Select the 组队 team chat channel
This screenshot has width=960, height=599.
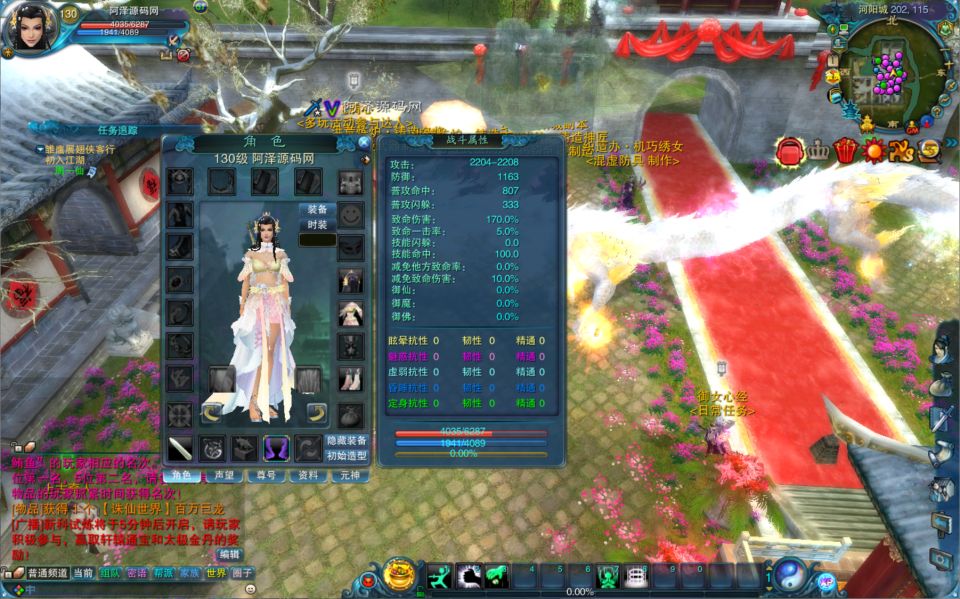pyautogui.click(x=110, y=573)
